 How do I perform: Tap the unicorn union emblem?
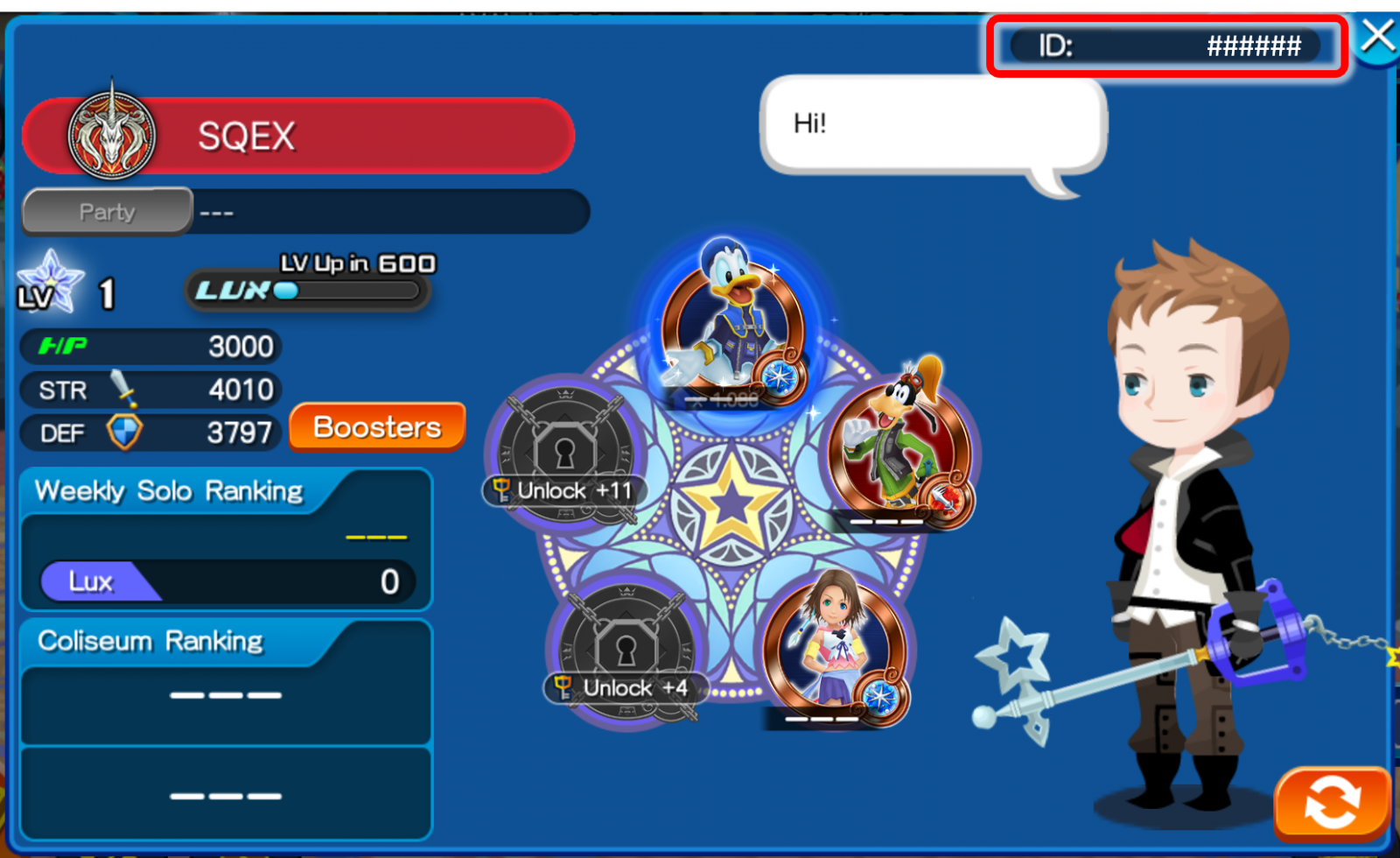coord(111,136)
